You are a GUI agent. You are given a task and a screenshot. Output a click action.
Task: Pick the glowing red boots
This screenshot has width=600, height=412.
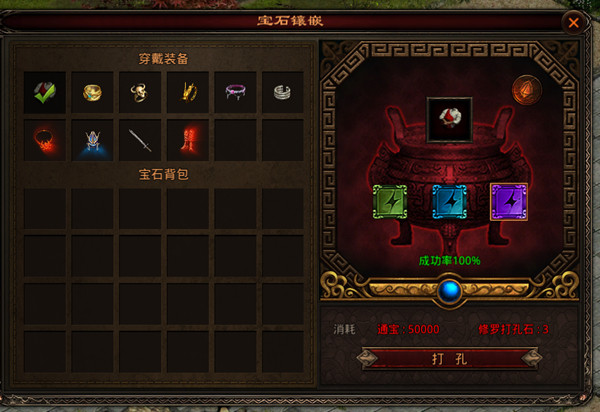pyautogui.click(x=188, y=139)
